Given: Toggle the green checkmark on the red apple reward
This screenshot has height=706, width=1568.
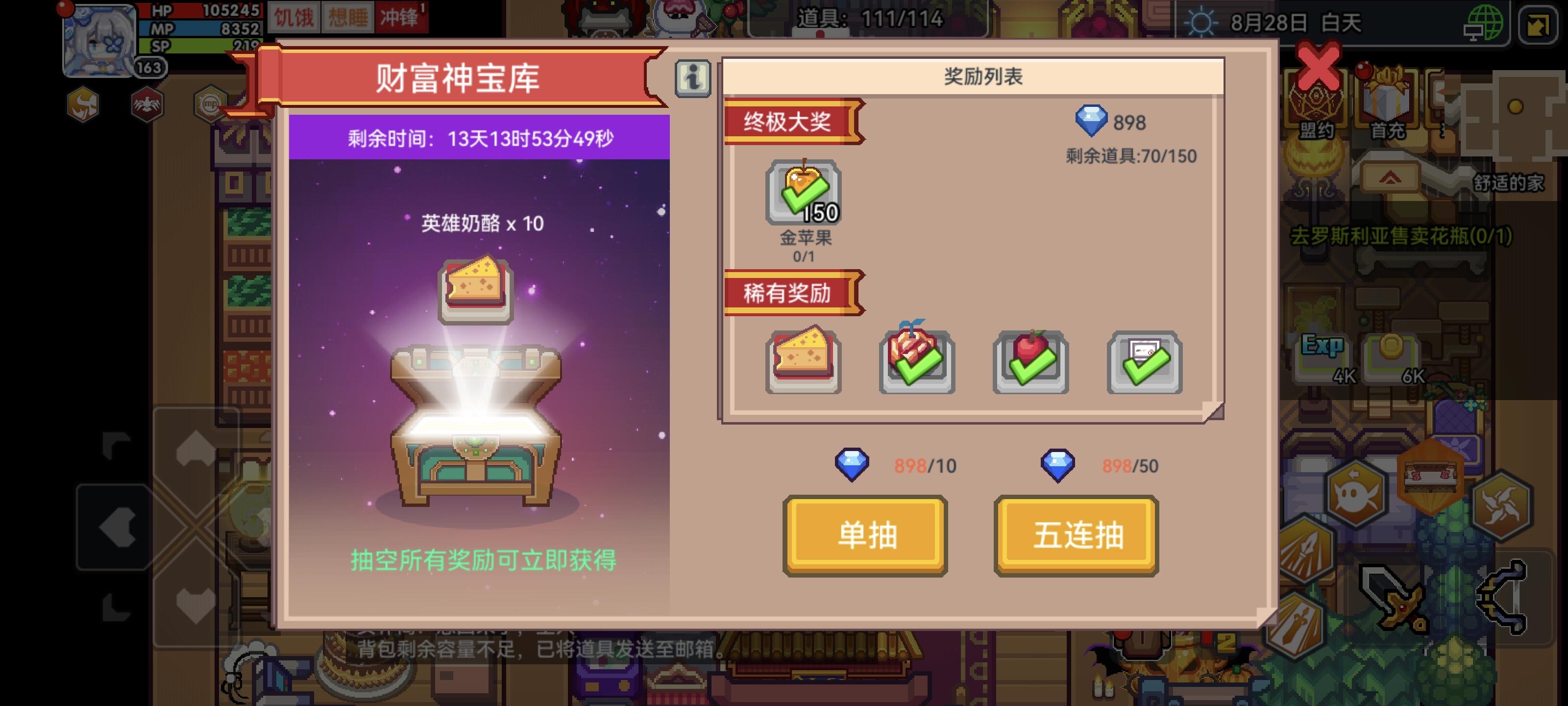Looking at the screenshot, I should pyautogui.click(x=1030, y=361).
